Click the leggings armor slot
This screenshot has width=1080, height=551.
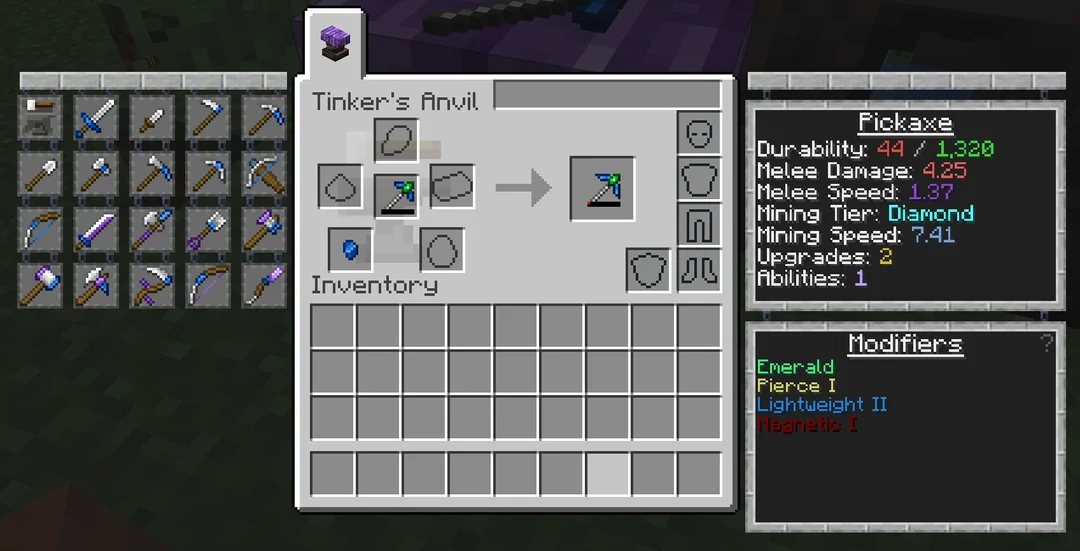(x=699, y=225)
